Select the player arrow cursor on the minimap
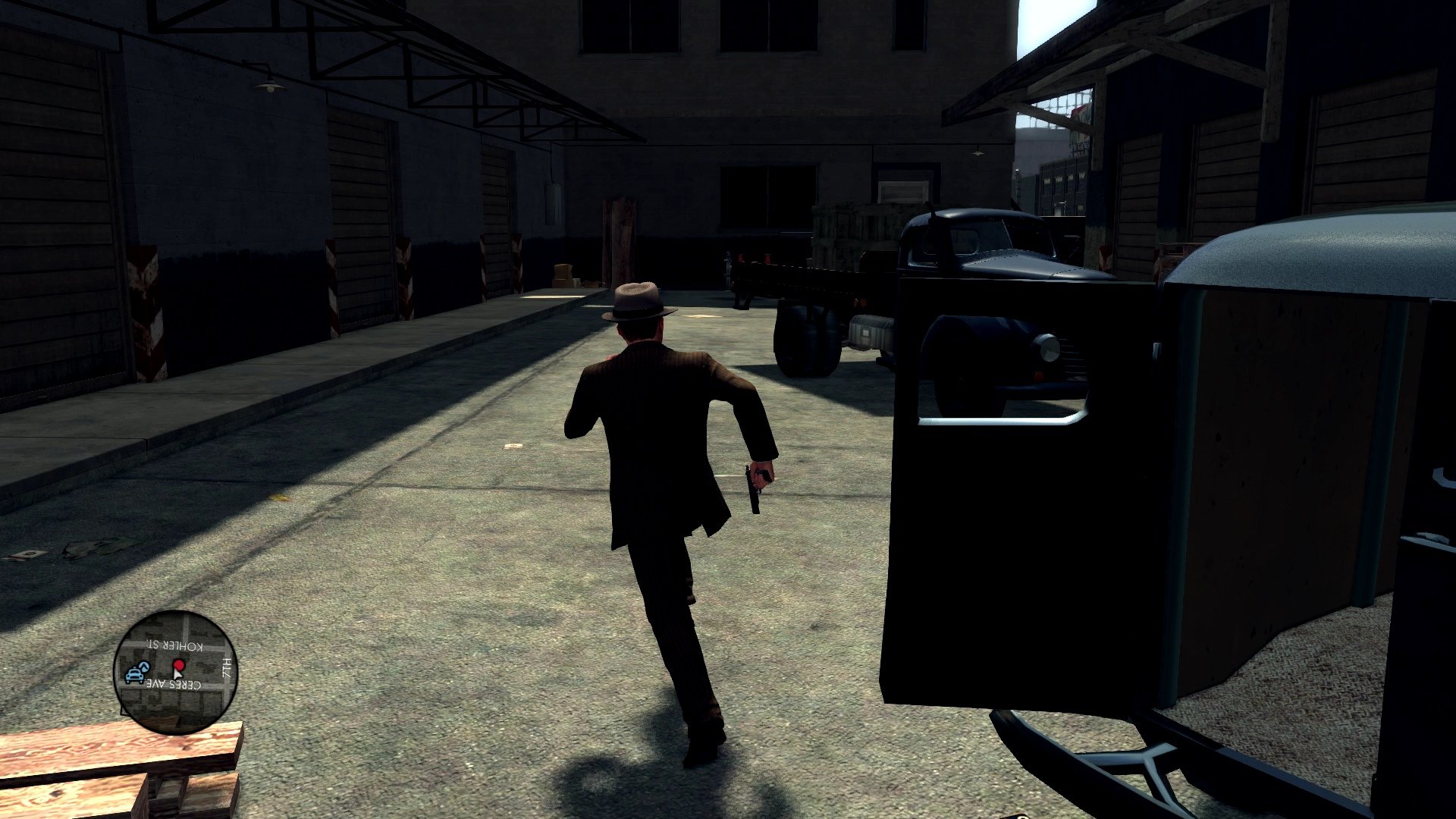Viewport: 1456px width, 819px height. pyautogui.click(x=177, y=676)
